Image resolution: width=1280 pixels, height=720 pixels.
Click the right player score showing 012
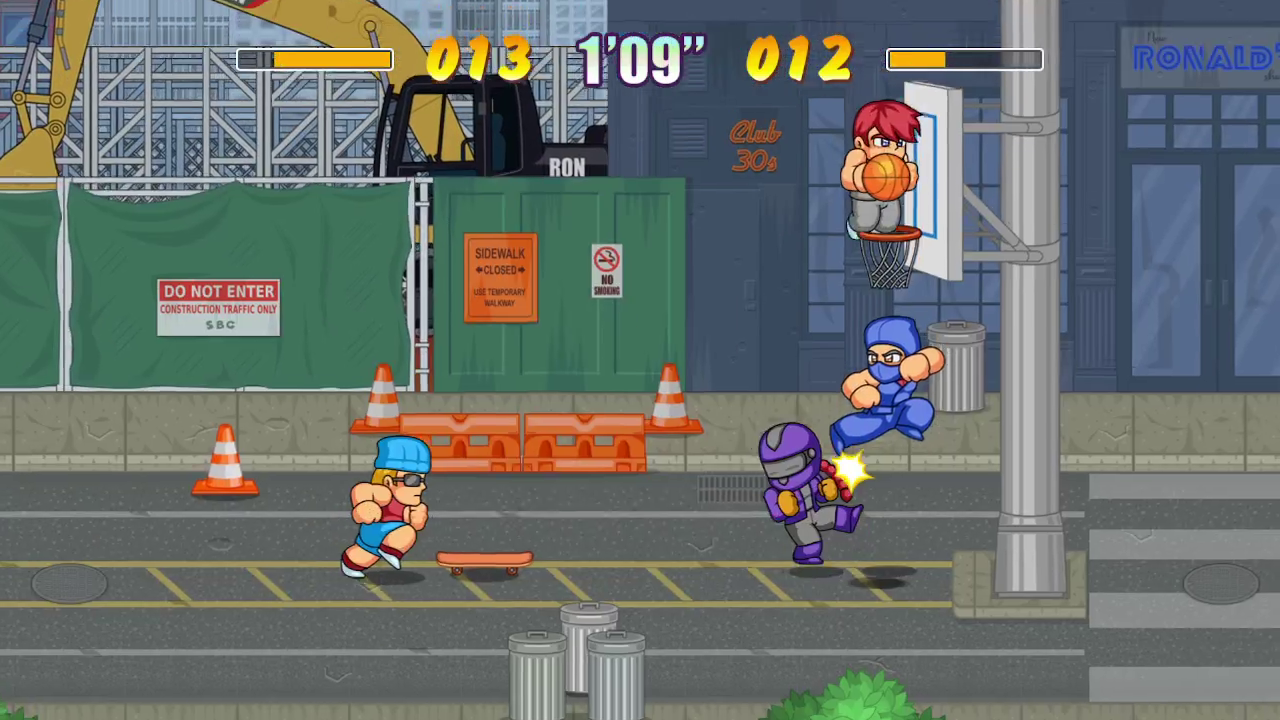click(800, 60)
